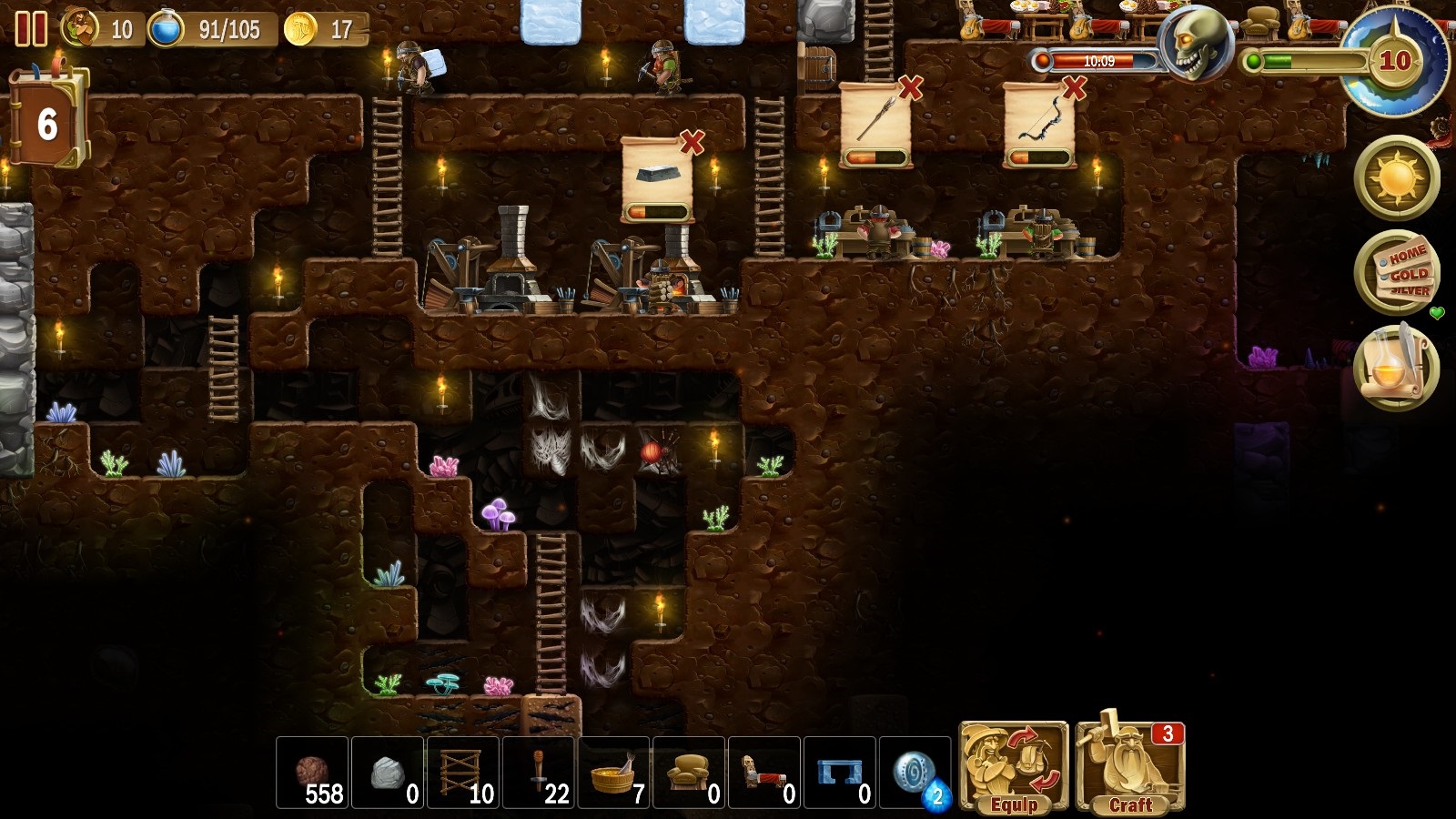The height and width of the screenshot is (819, 1456).
Task: Cancel the iron ingot crafting order
Action: (693, 142)
